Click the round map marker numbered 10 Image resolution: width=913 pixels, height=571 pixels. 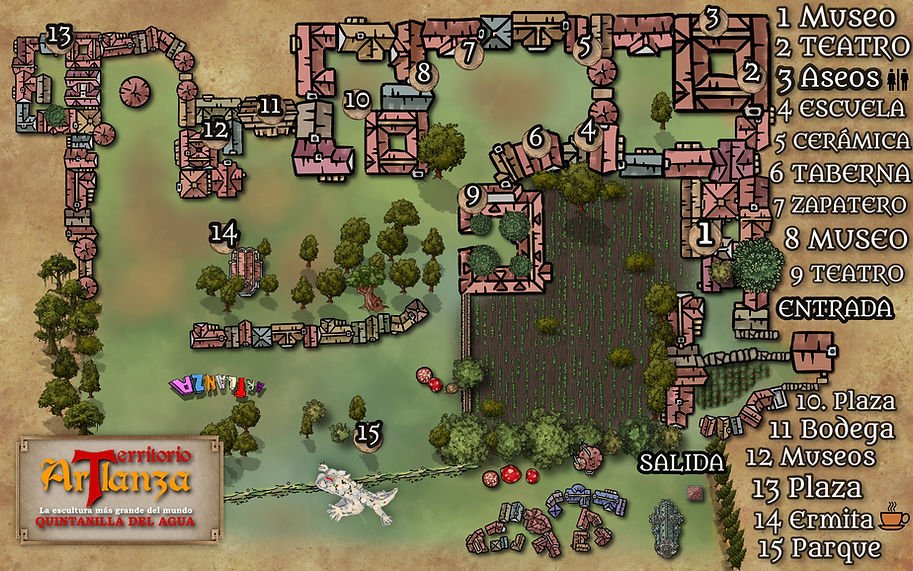point(357,99)
